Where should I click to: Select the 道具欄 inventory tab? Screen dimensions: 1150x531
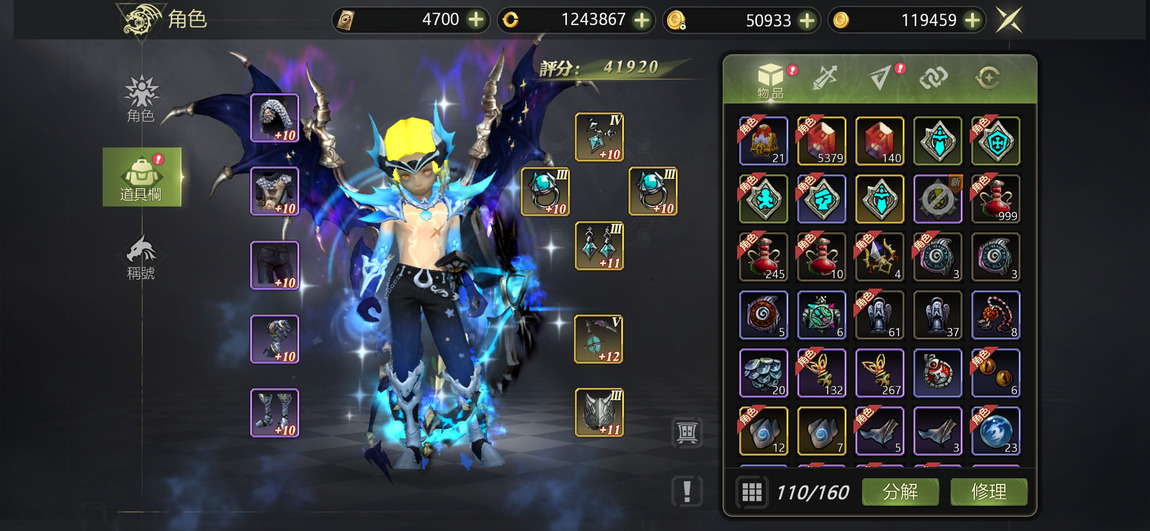142,177
